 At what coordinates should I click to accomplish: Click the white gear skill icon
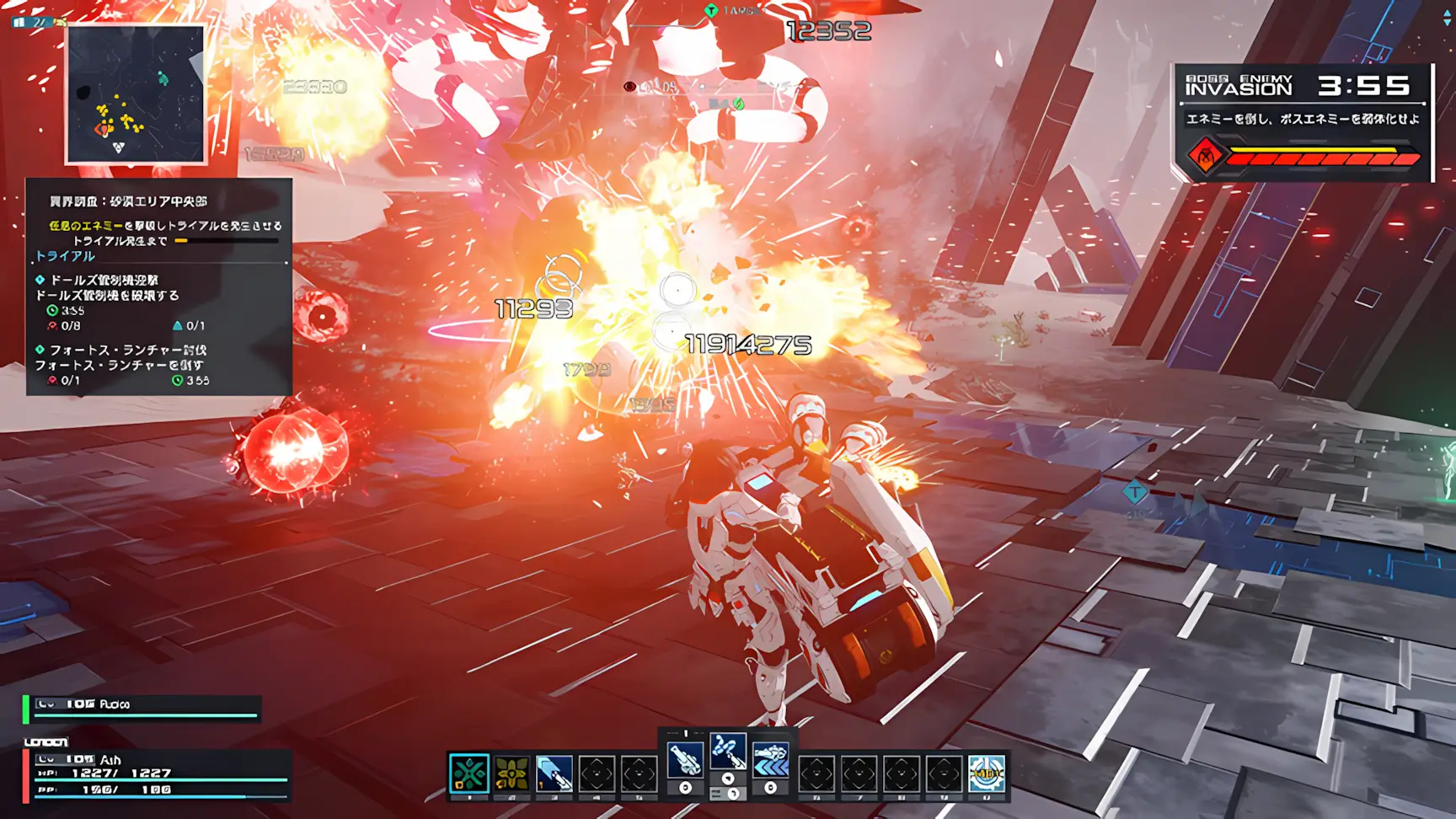click(987, 773)
